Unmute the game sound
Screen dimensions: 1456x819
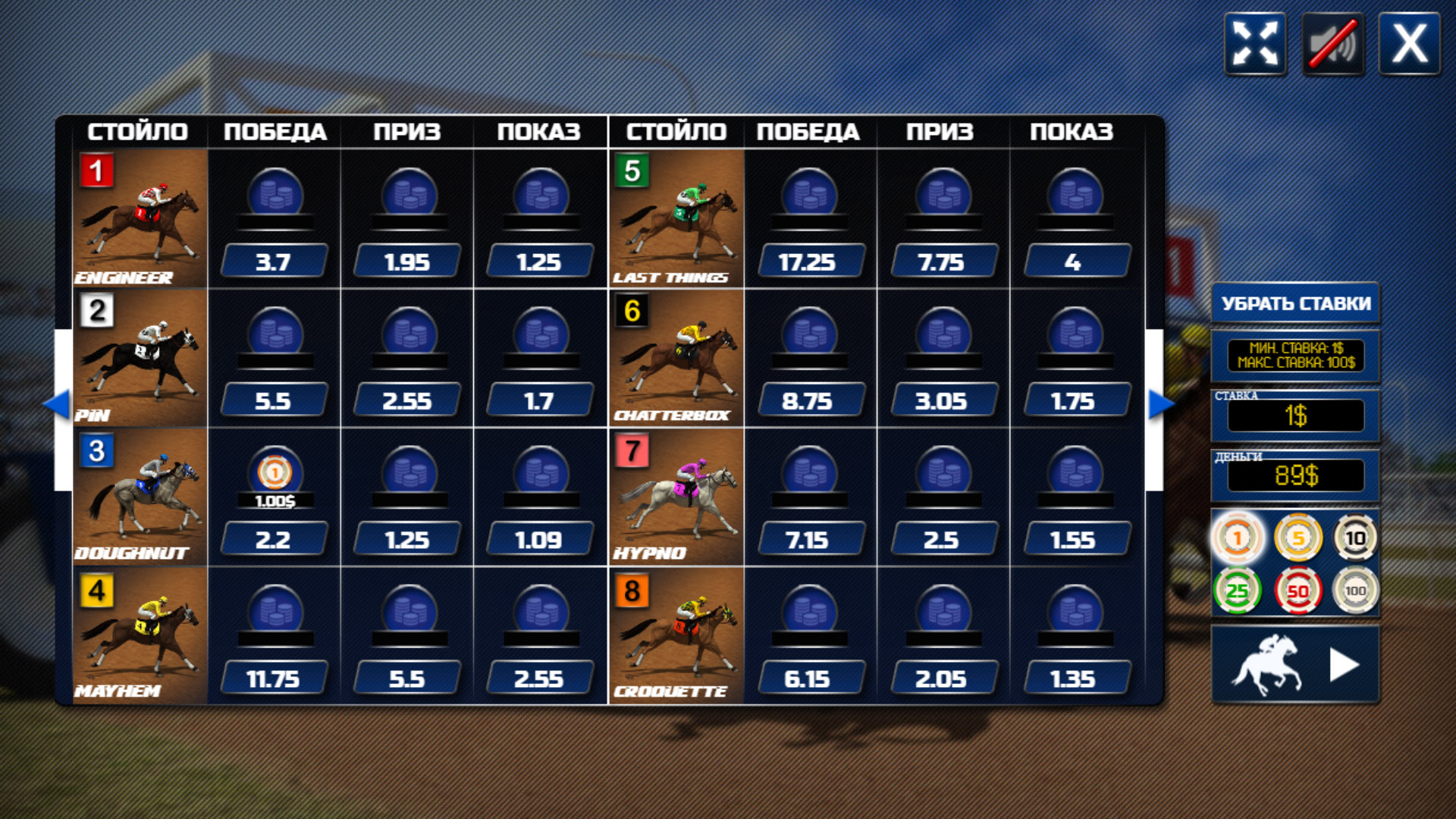point(1331,45)
